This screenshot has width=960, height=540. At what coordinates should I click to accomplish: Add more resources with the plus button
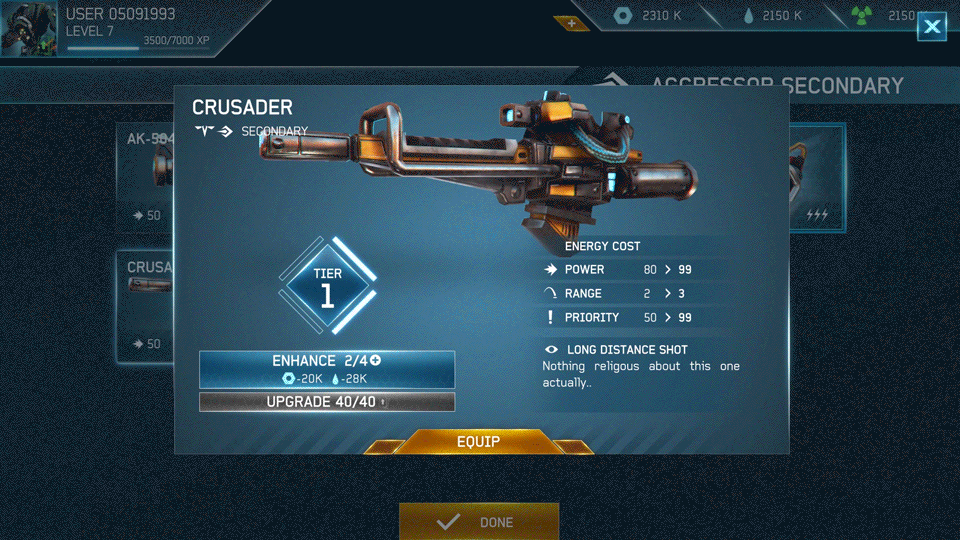click(x=572, y=23)
